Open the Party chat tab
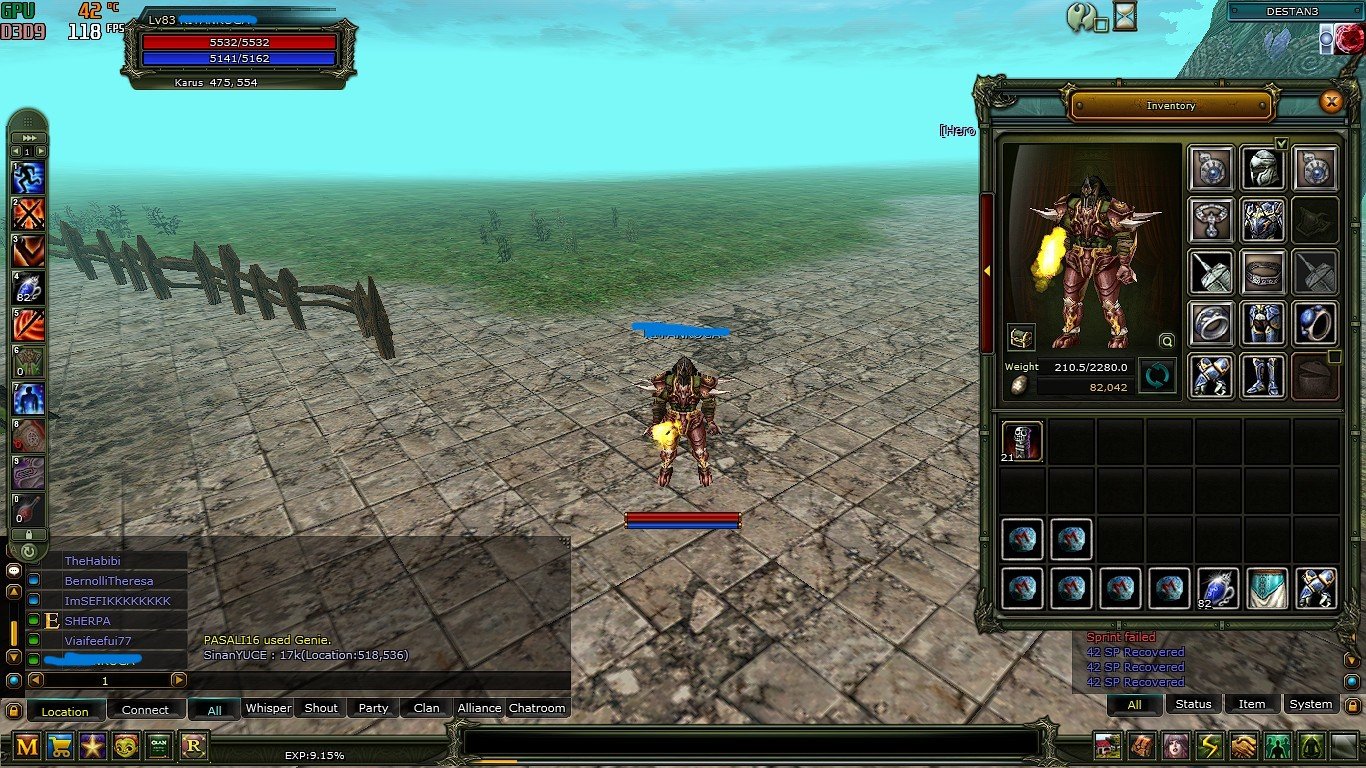This screenshot has height=768, width=1366. point(373,708)
